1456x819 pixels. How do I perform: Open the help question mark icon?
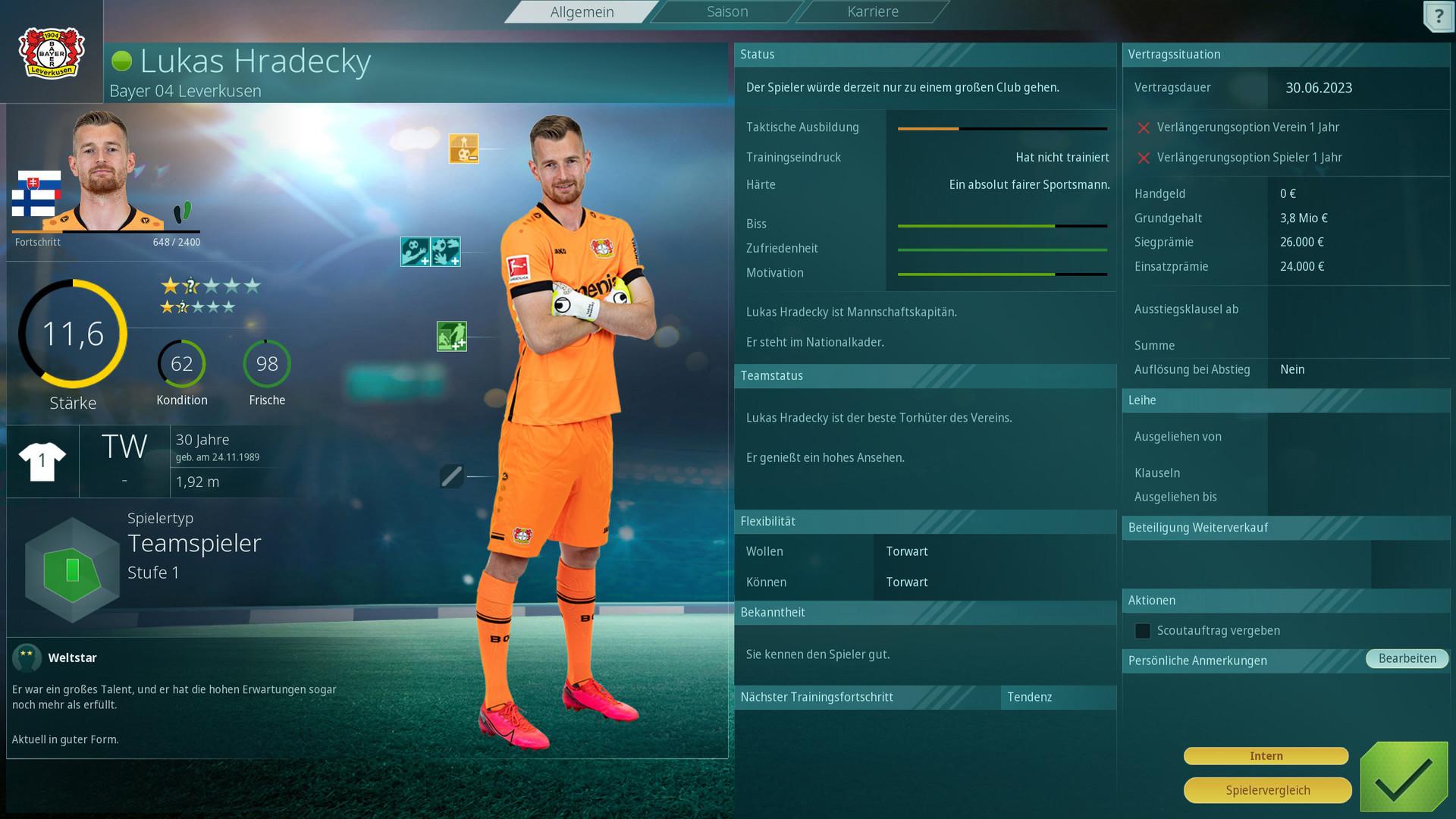[x=1439, y=17]
